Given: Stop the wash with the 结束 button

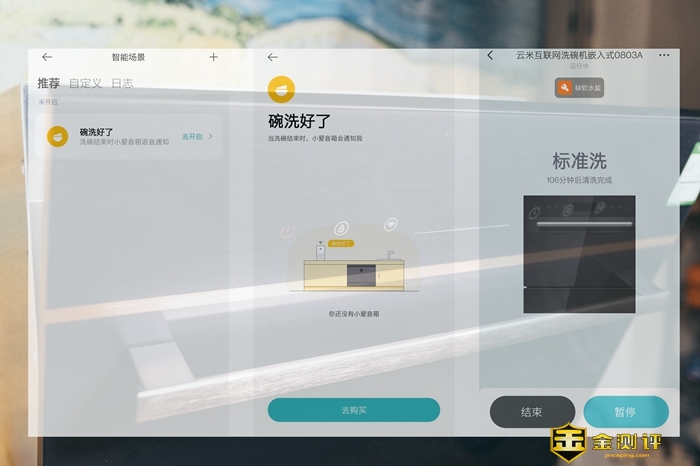Looking at the screenshot, I should (532, 412).
